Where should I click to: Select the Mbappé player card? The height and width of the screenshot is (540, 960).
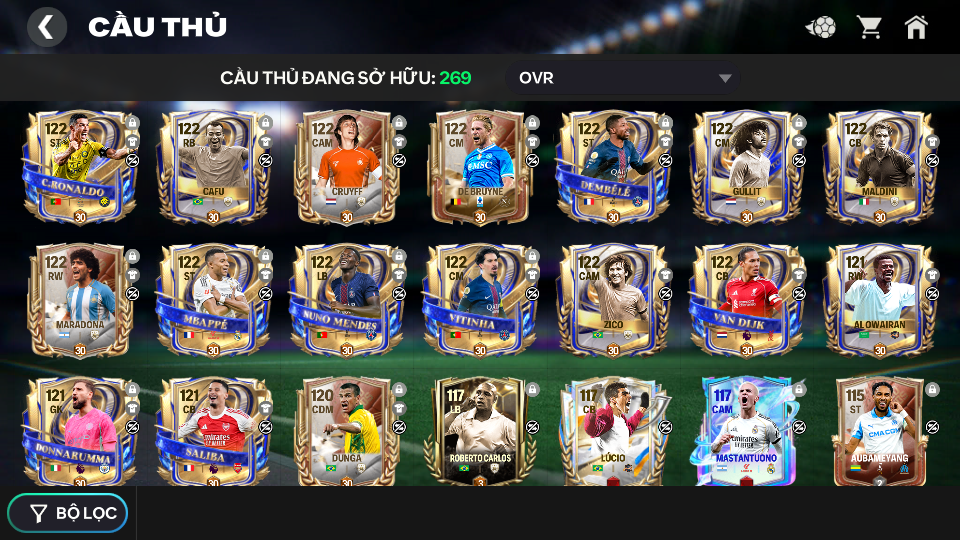212,300
